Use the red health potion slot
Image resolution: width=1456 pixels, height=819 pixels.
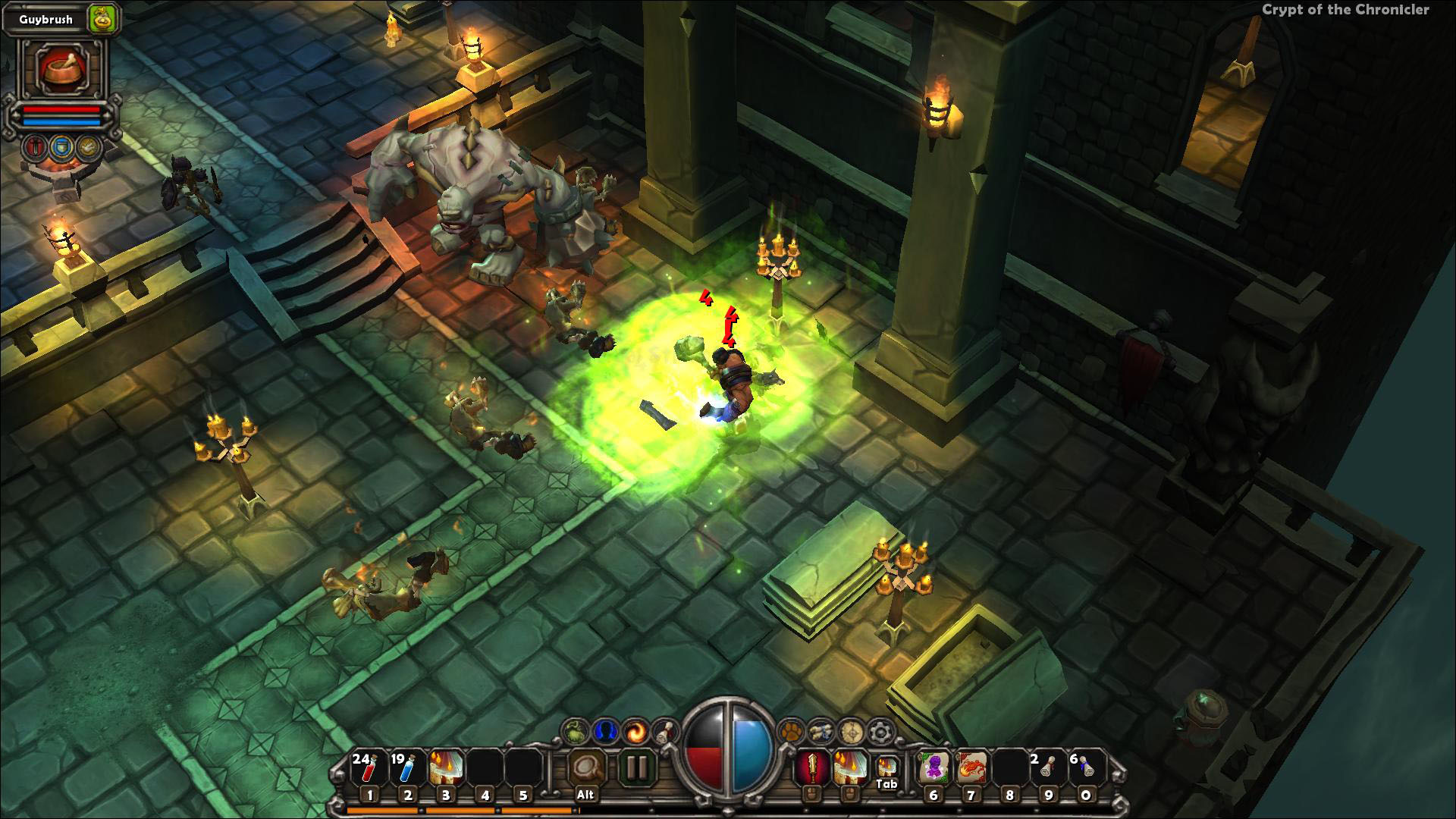pyautogui.click(x=369, y=768)
